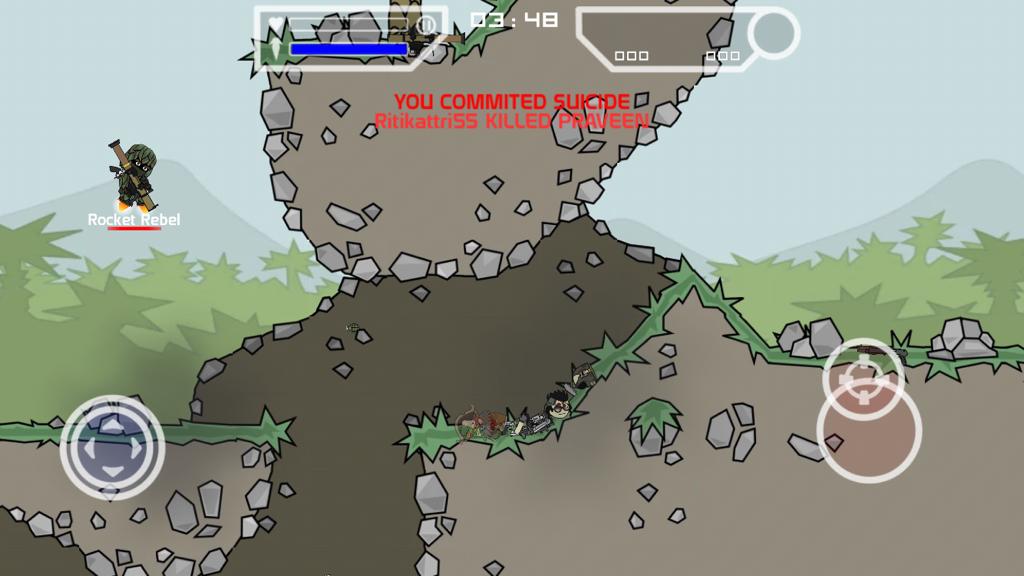Screen dimensions: 1024x576
Task: Tap the movement joystick with arrow pad
Action: (112, 447)
